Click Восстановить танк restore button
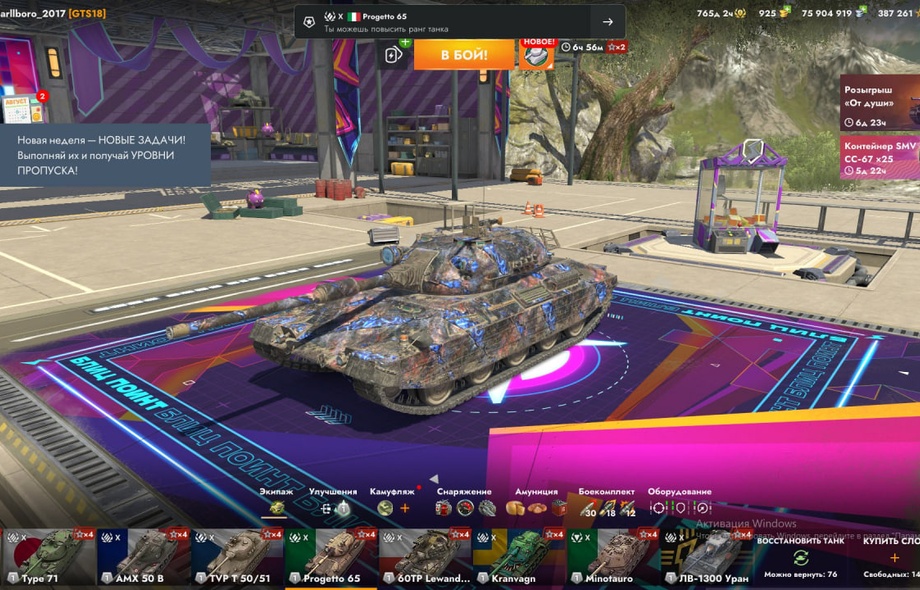The width and height of the screenshot is (920, 590). [x=800, y=557]
